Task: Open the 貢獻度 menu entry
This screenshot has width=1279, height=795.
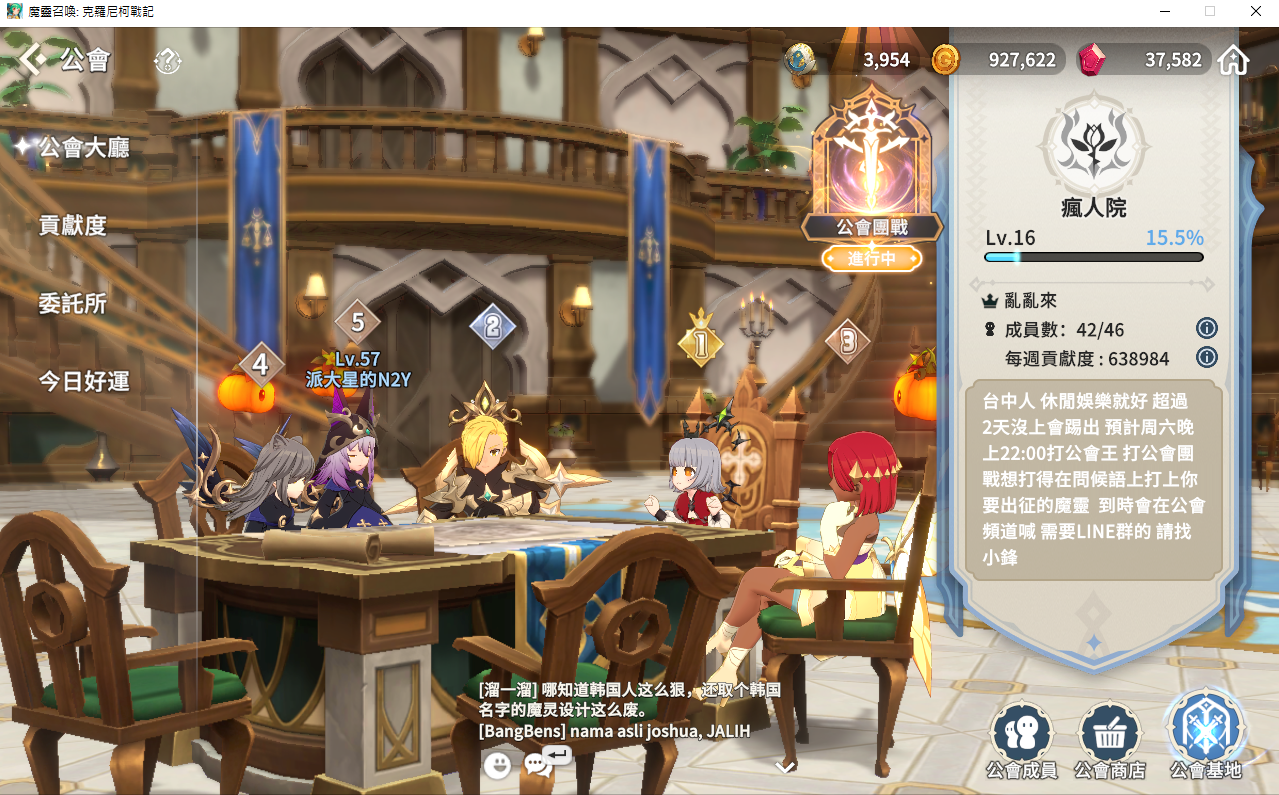Action: (x=72, y=225)
